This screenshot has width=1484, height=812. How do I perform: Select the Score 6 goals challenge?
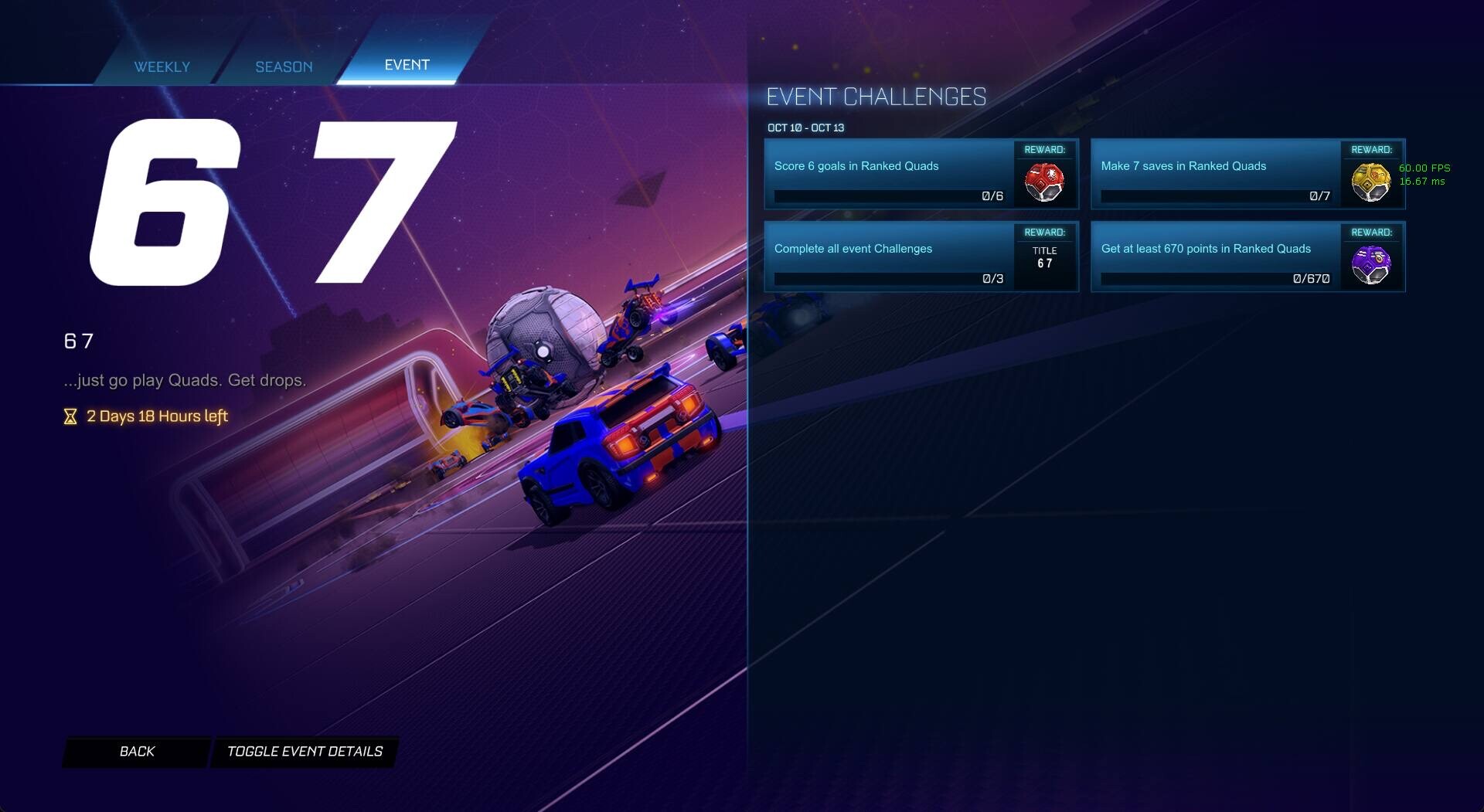(x=889, y=174)
